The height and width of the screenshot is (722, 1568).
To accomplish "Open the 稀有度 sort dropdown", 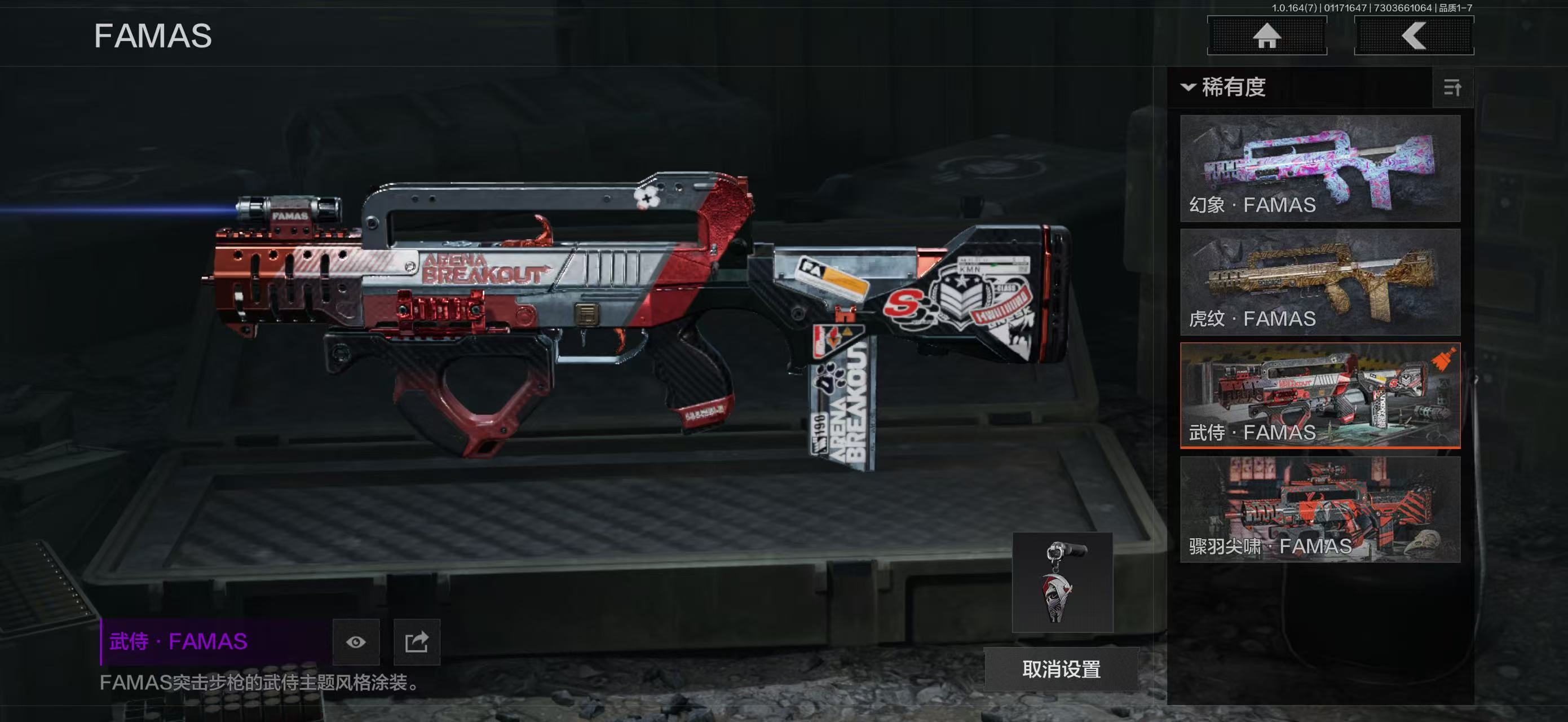I will coord(1225,87).
